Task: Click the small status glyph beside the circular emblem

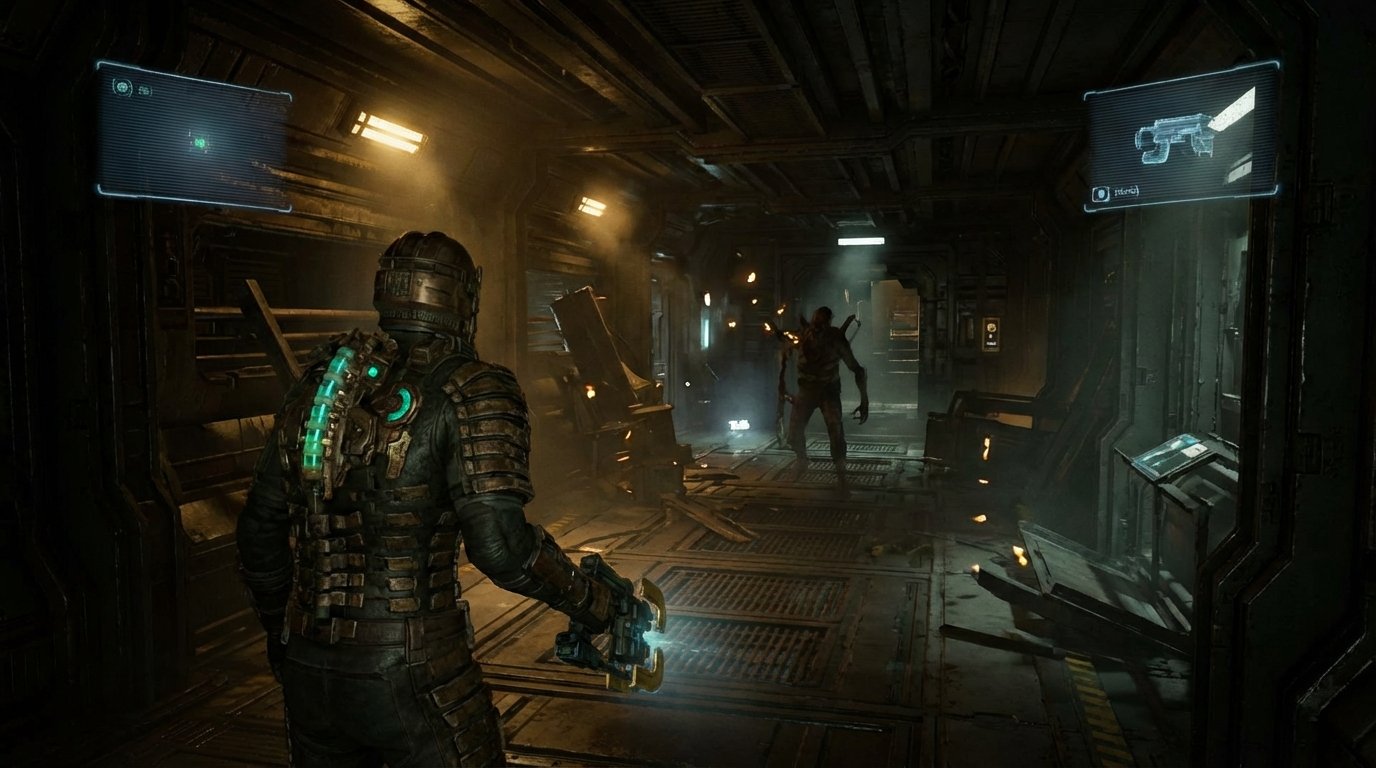Action: coord(144,90)
